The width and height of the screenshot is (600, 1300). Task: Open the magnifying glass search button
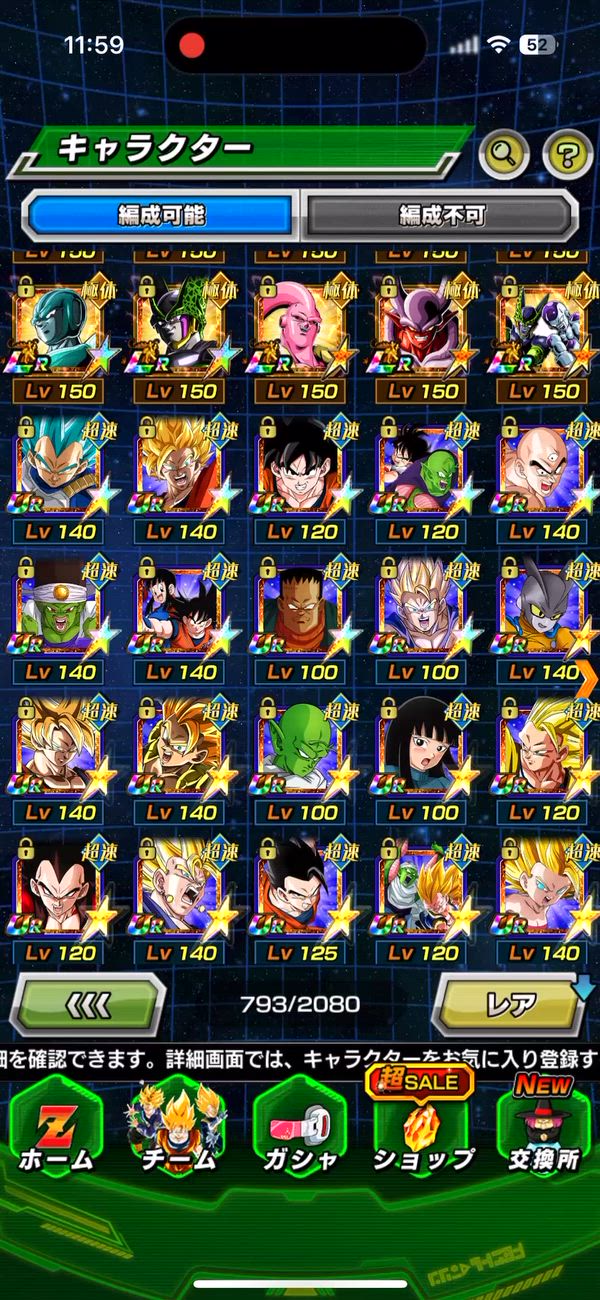click(504, 153)
